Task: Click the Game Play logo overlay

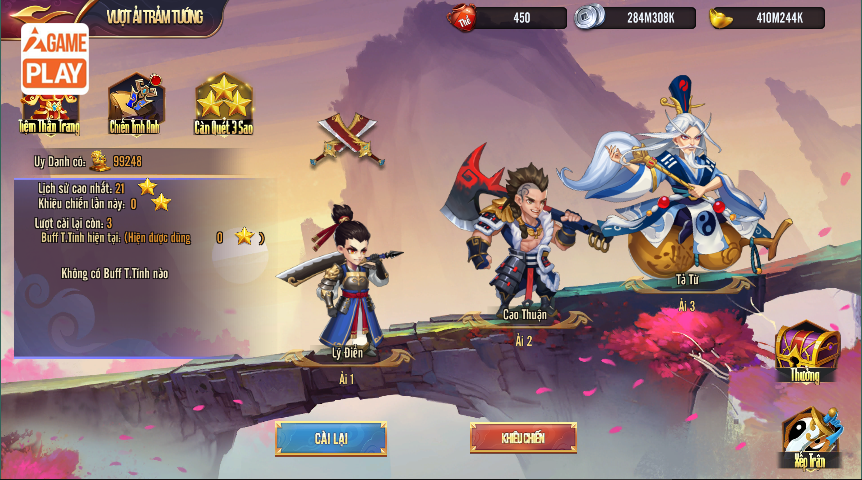Action: click(55, 58)
